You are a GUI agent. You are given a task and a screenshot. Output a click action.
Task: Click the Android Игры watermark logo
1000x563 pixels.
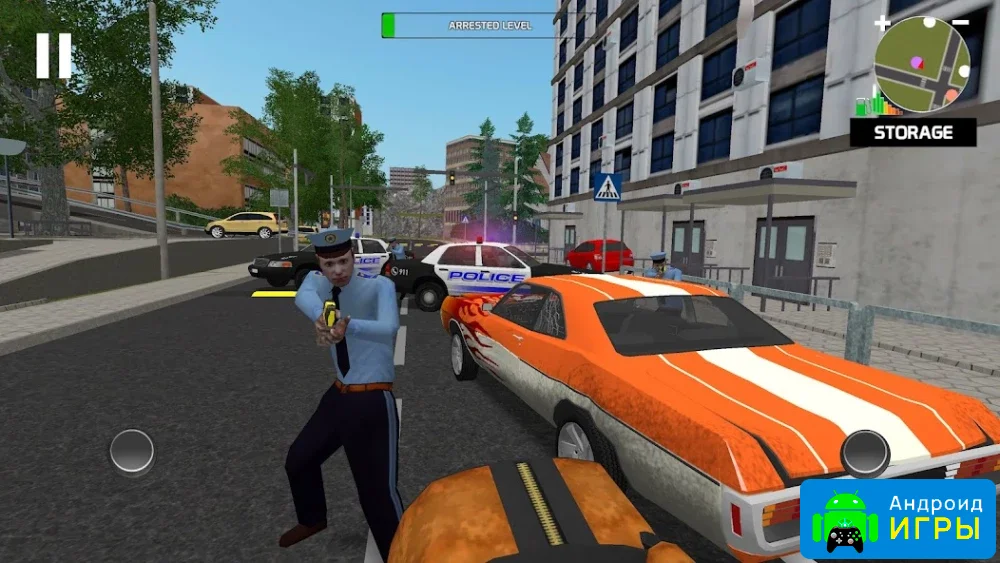[x=897, y=519]
